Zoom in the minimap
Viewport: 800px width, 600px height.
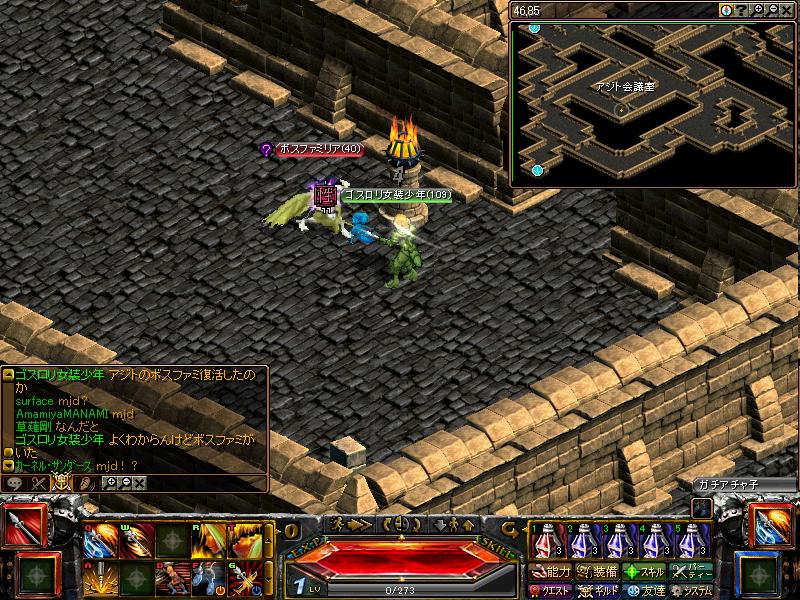tap(758, 10)
